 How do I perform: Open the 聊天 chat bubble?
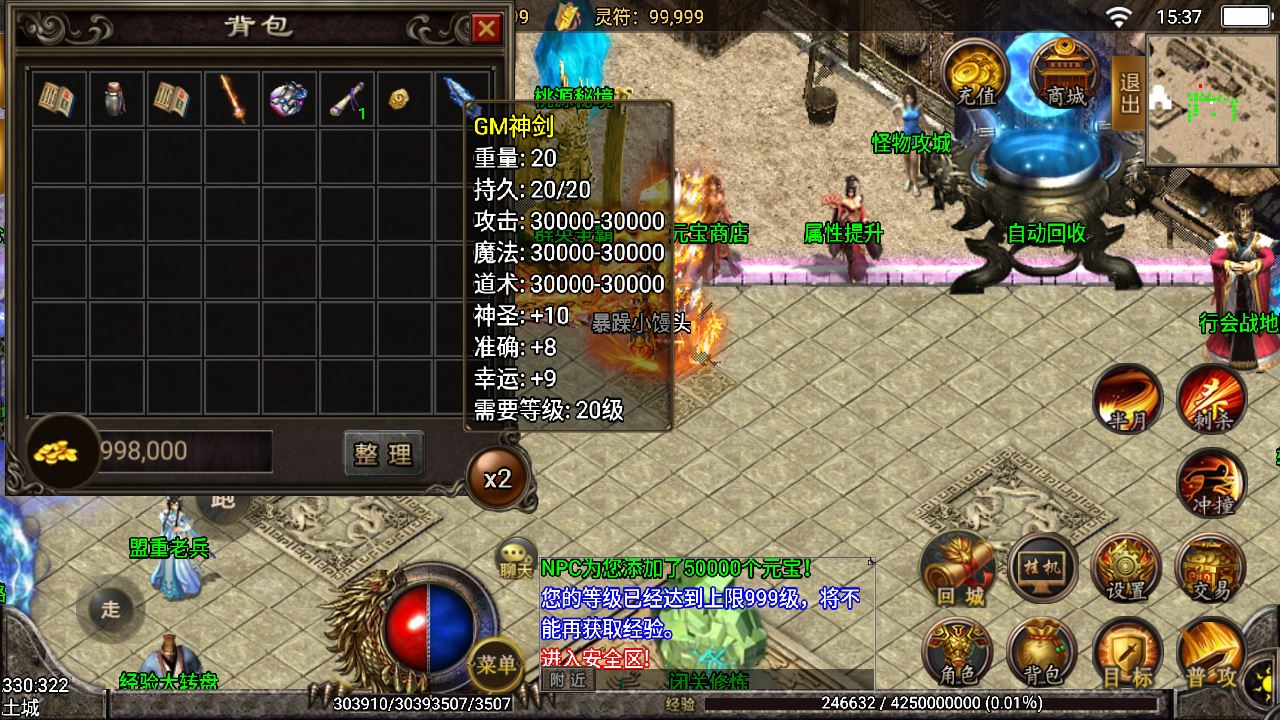516,558
